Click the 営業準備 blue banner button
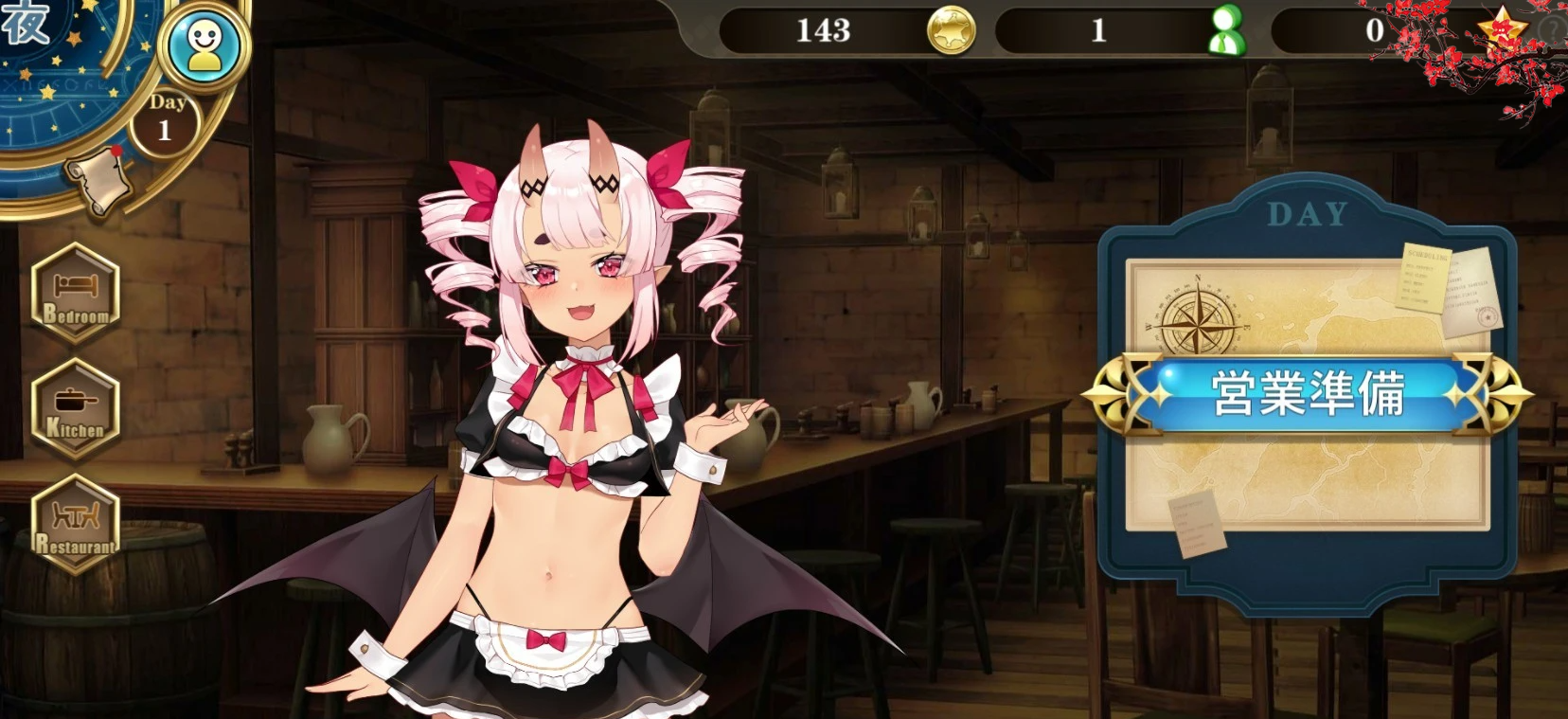 click(x=1307, y=394)
